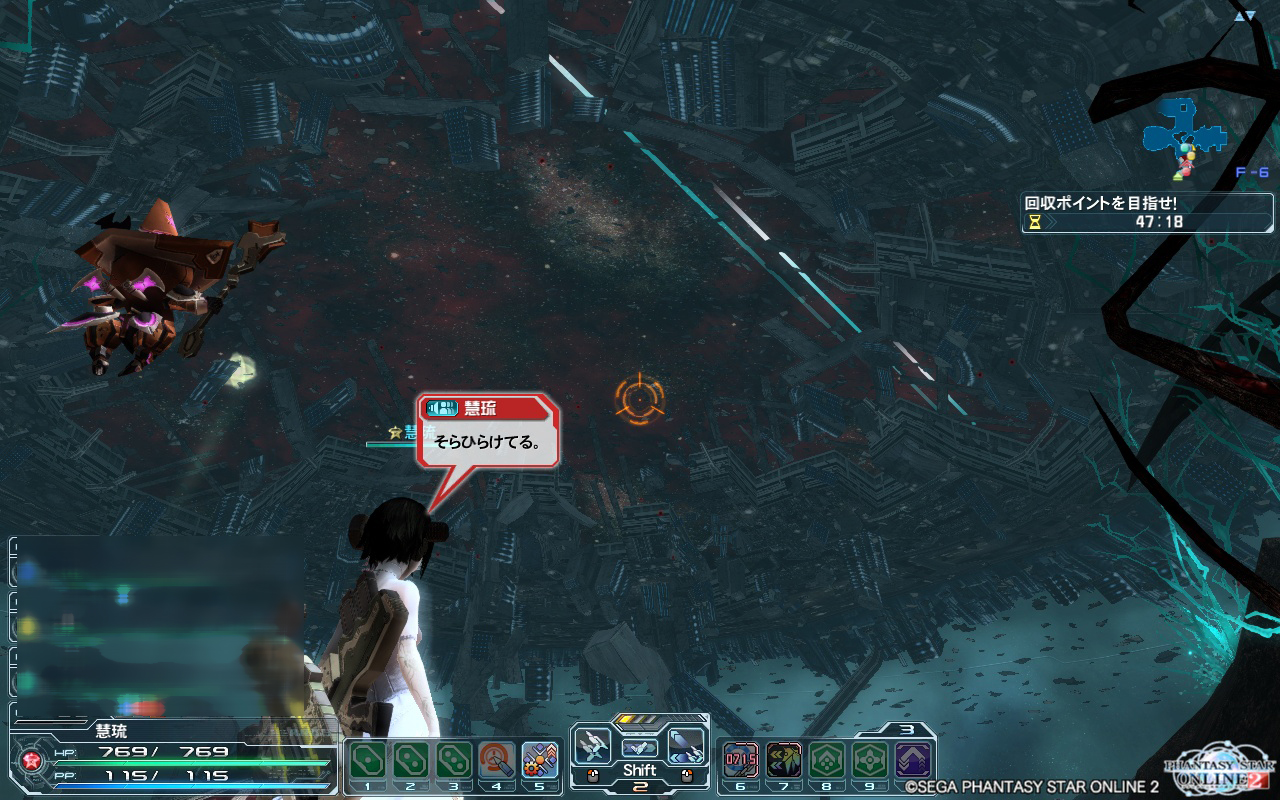Click the center Shift weapon action icon
The image size is (1280, 800).
point(639,748)
